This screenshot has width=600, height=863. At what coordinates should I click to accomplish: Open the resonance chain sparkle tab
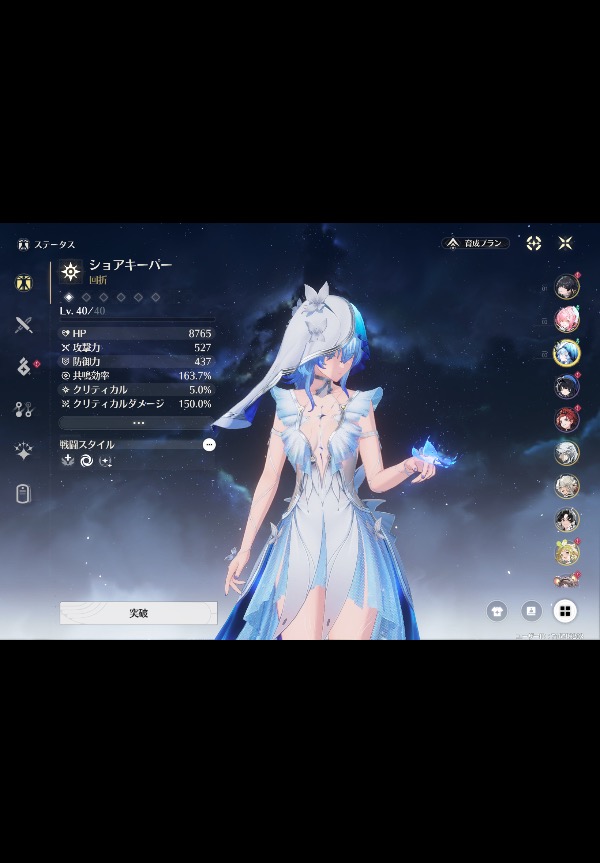coord(24,451)
